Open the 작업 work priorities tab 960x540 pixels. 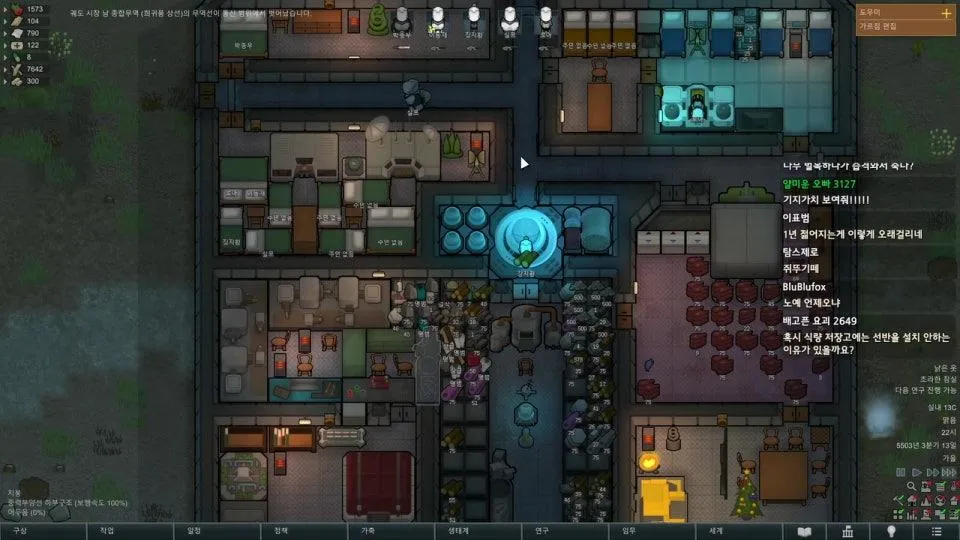(x=107, y=531)
